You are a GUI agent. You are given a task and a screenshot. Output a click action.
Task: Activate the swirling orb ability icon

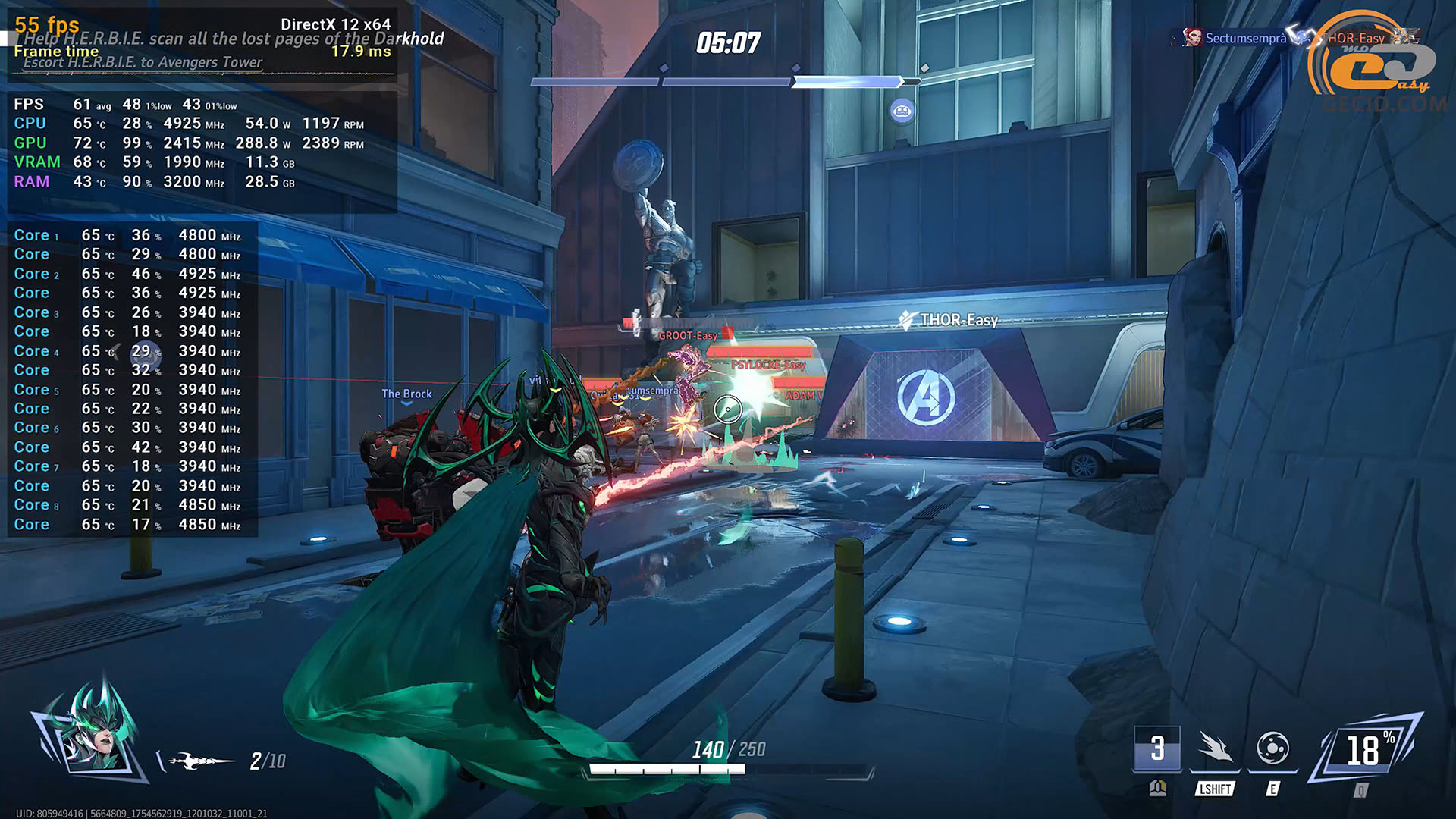click(1272, 749)
